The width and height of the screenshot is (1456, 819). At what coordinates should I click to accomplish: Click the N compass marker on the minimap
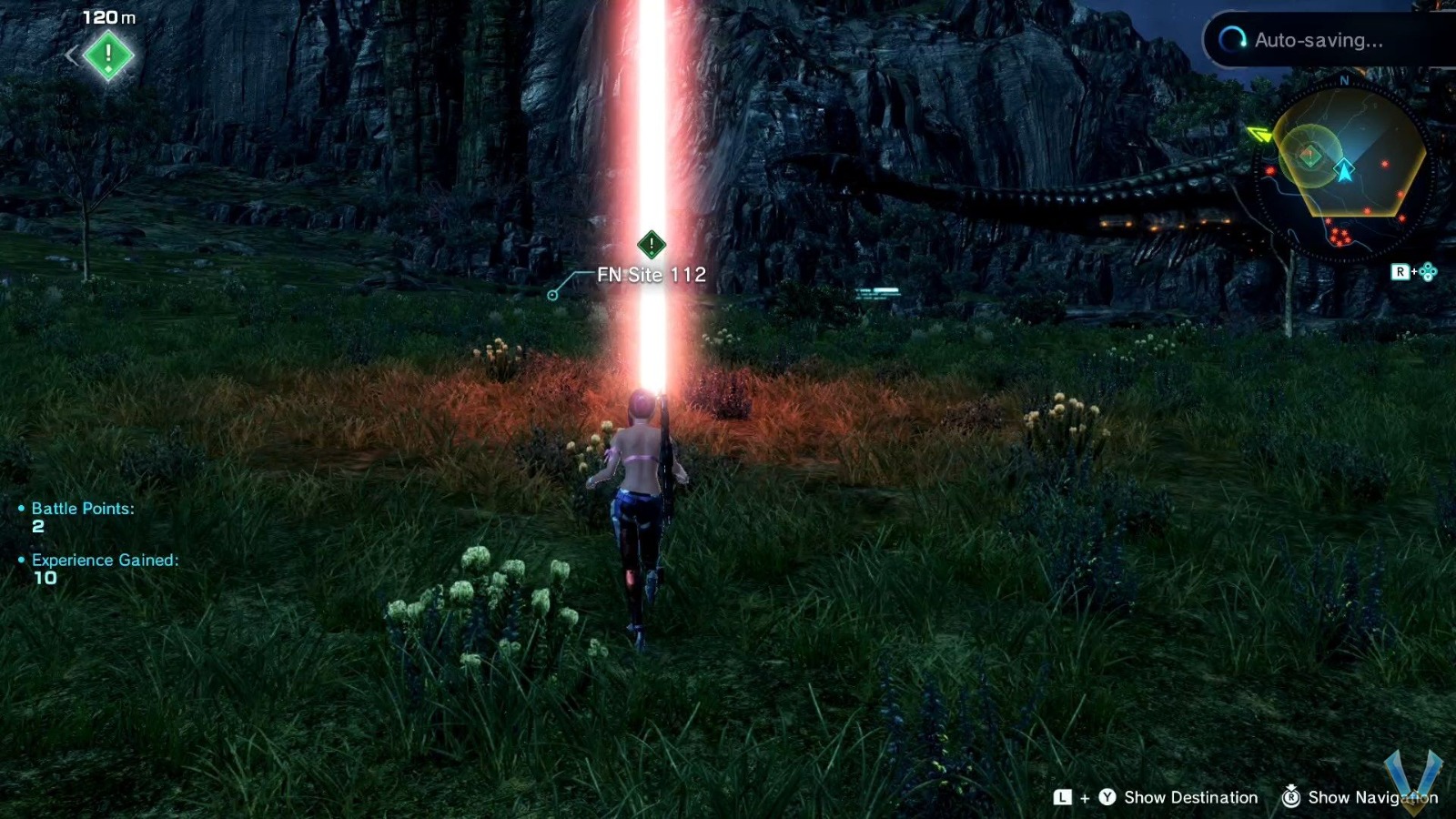tap(1344, 82)
